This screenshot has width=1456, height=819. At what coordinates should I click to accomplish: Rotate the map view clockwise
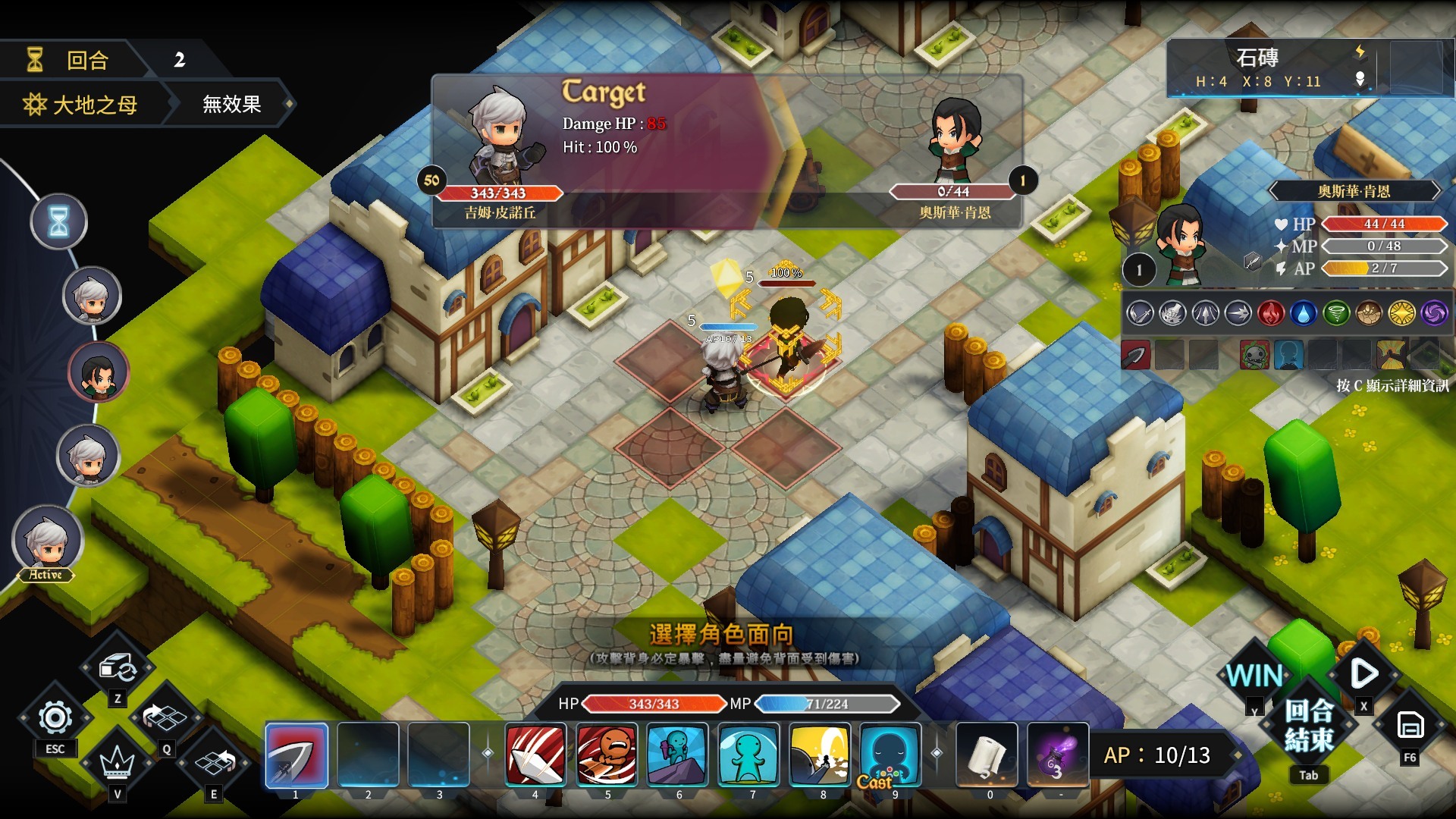coord(215,761)
